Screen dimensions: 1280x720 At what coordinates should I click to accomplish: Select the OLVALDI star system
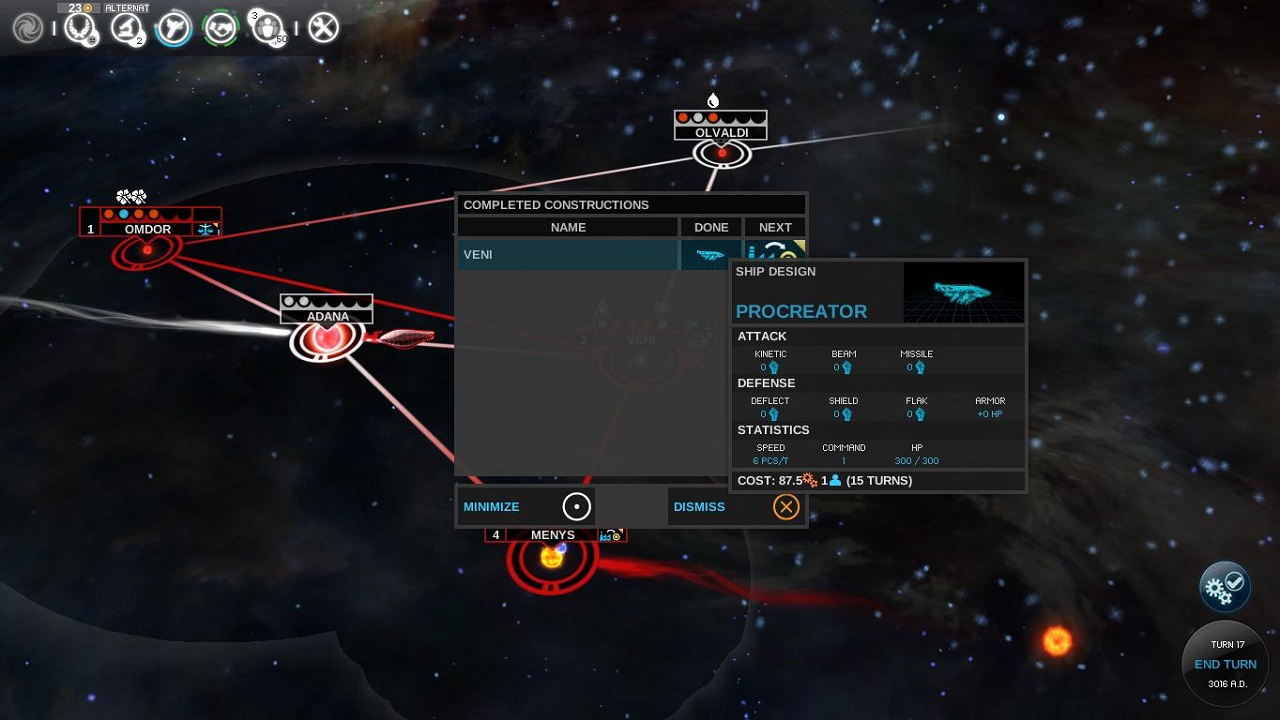720,153
